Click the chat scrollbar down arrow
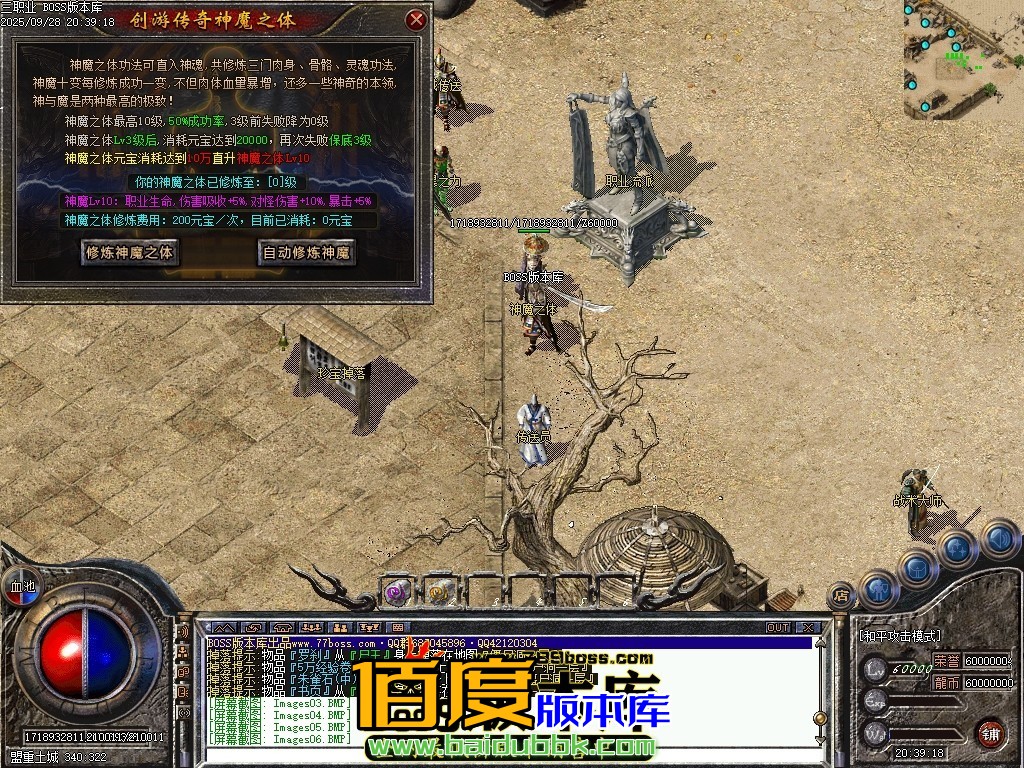Viewport: 1024px width, 768px height. [820, 739]
